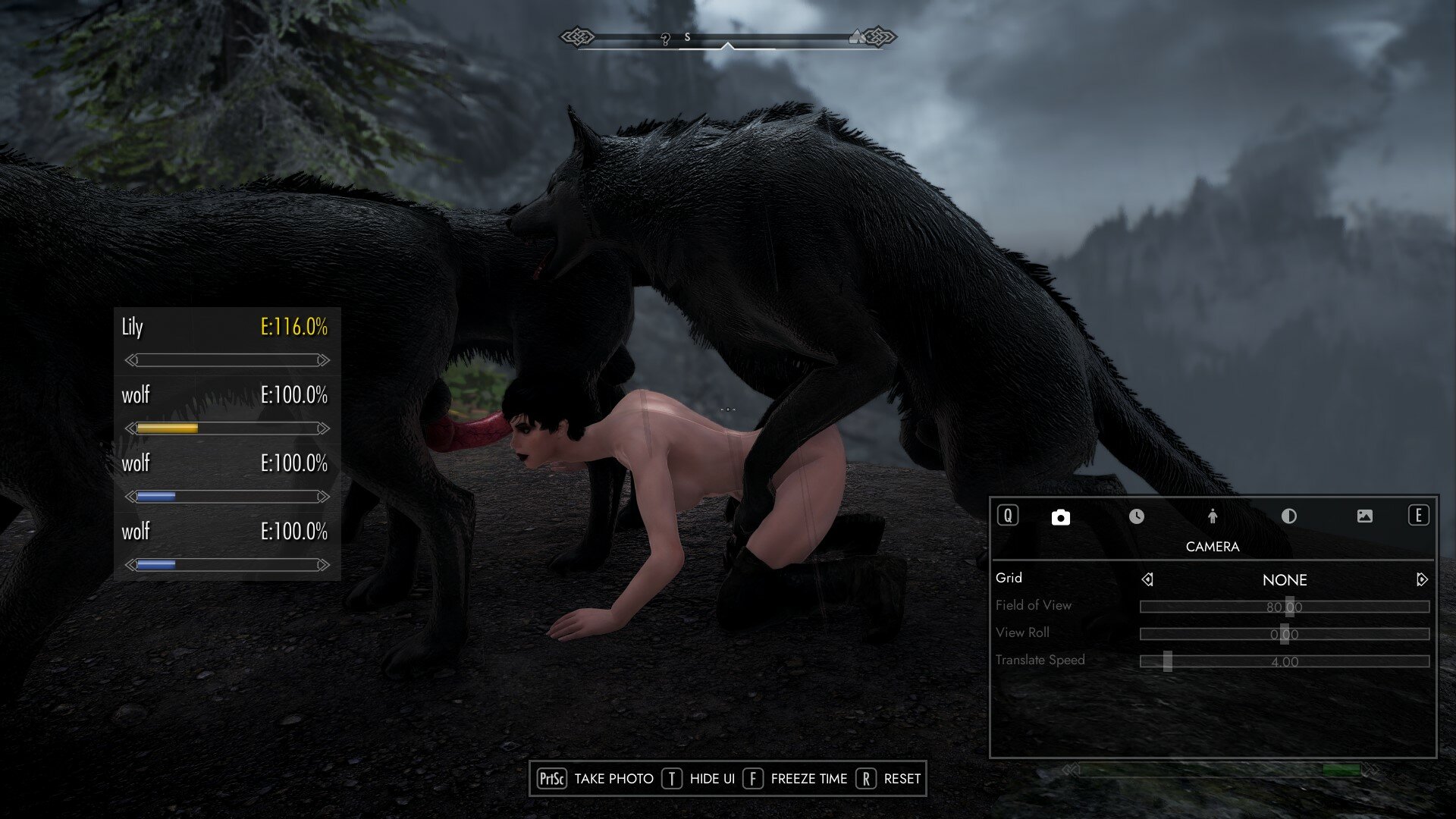Screen dimensions: 1456x819
Task: Adjust the Field of View slider
Action: tap(1285, 607)
